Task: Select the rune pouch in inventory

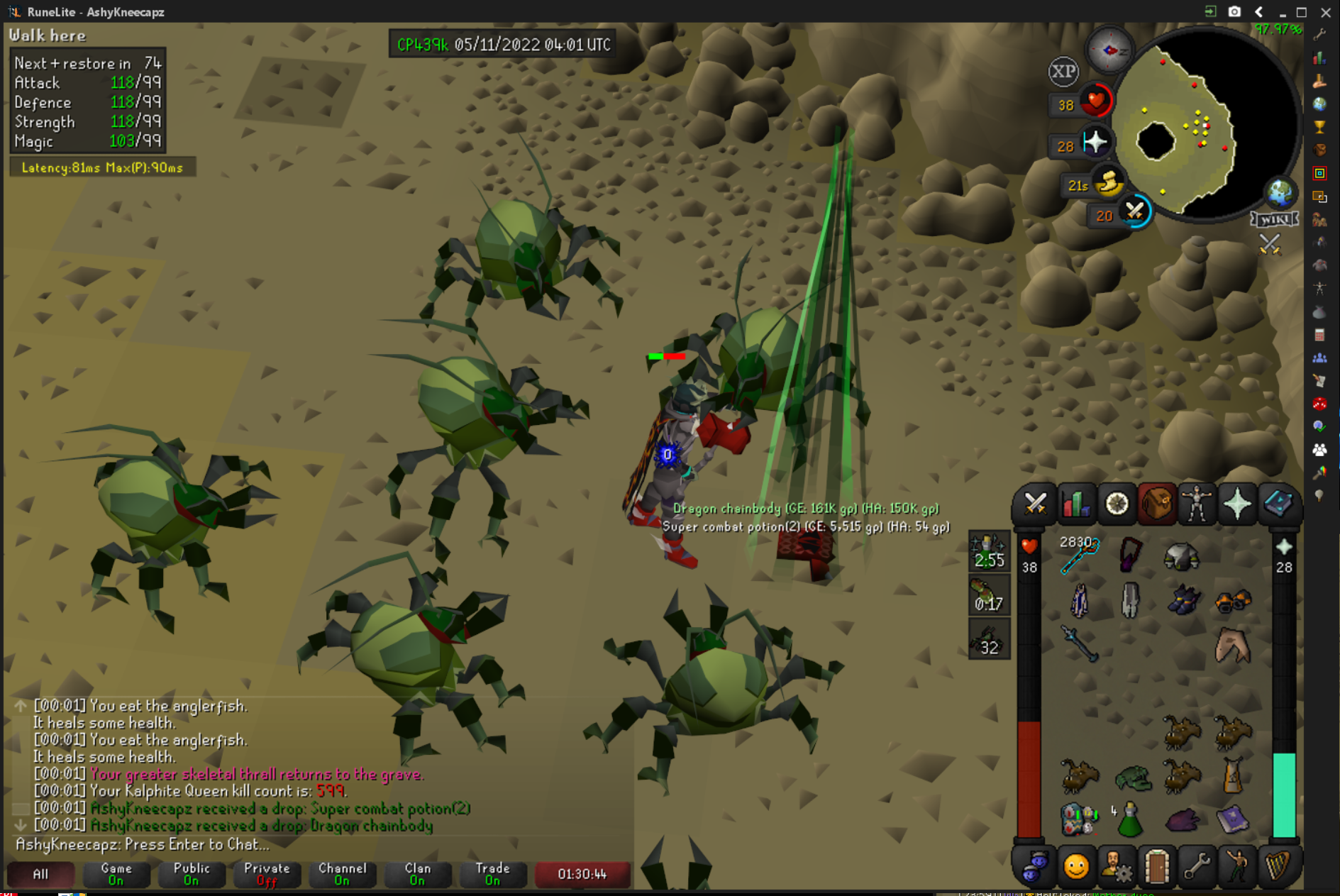Action: pos(1079,819)
